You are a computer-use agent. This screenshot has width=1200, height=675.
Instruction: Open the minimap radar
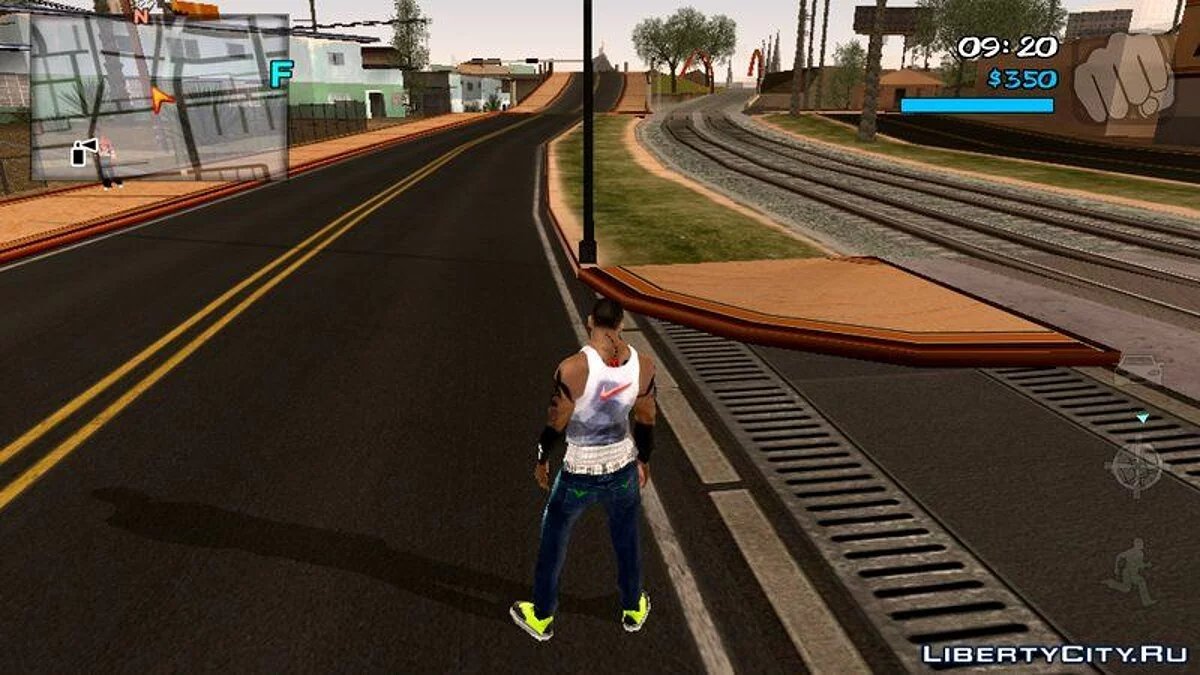click(x=160, y=97)
